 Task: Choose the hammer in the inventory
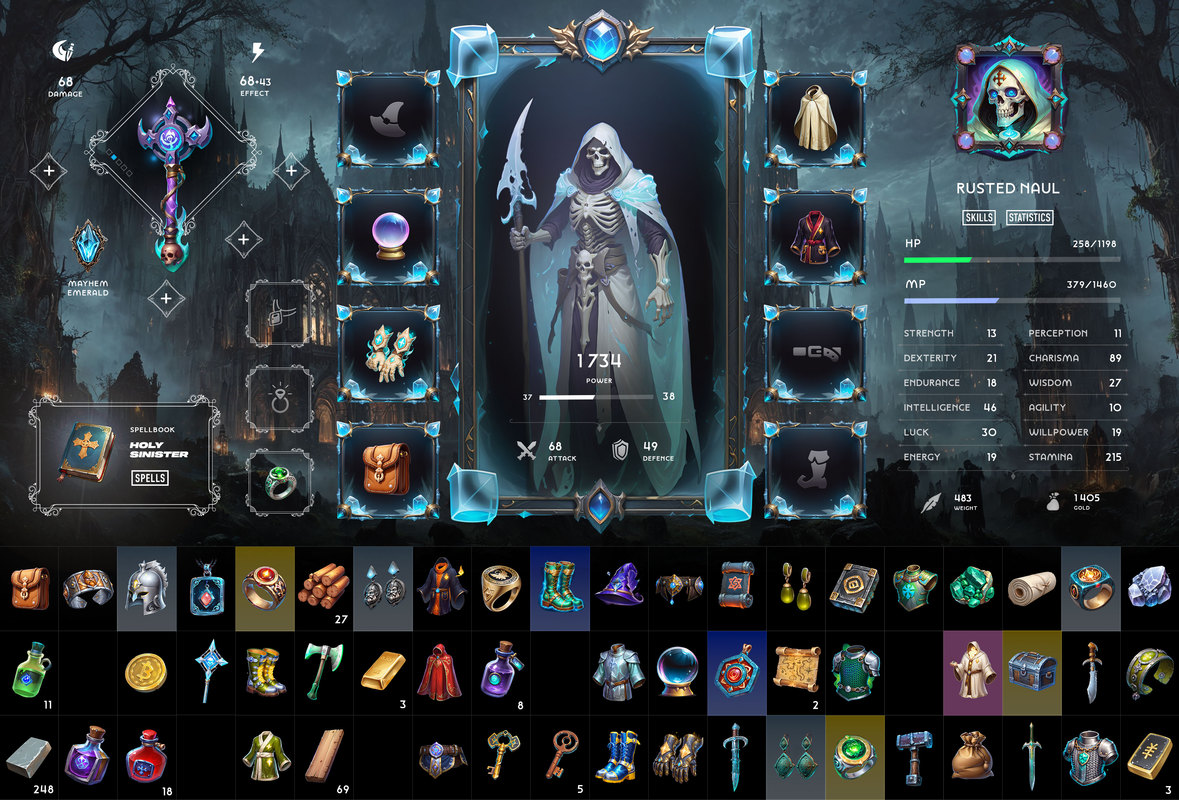[912, 756]
